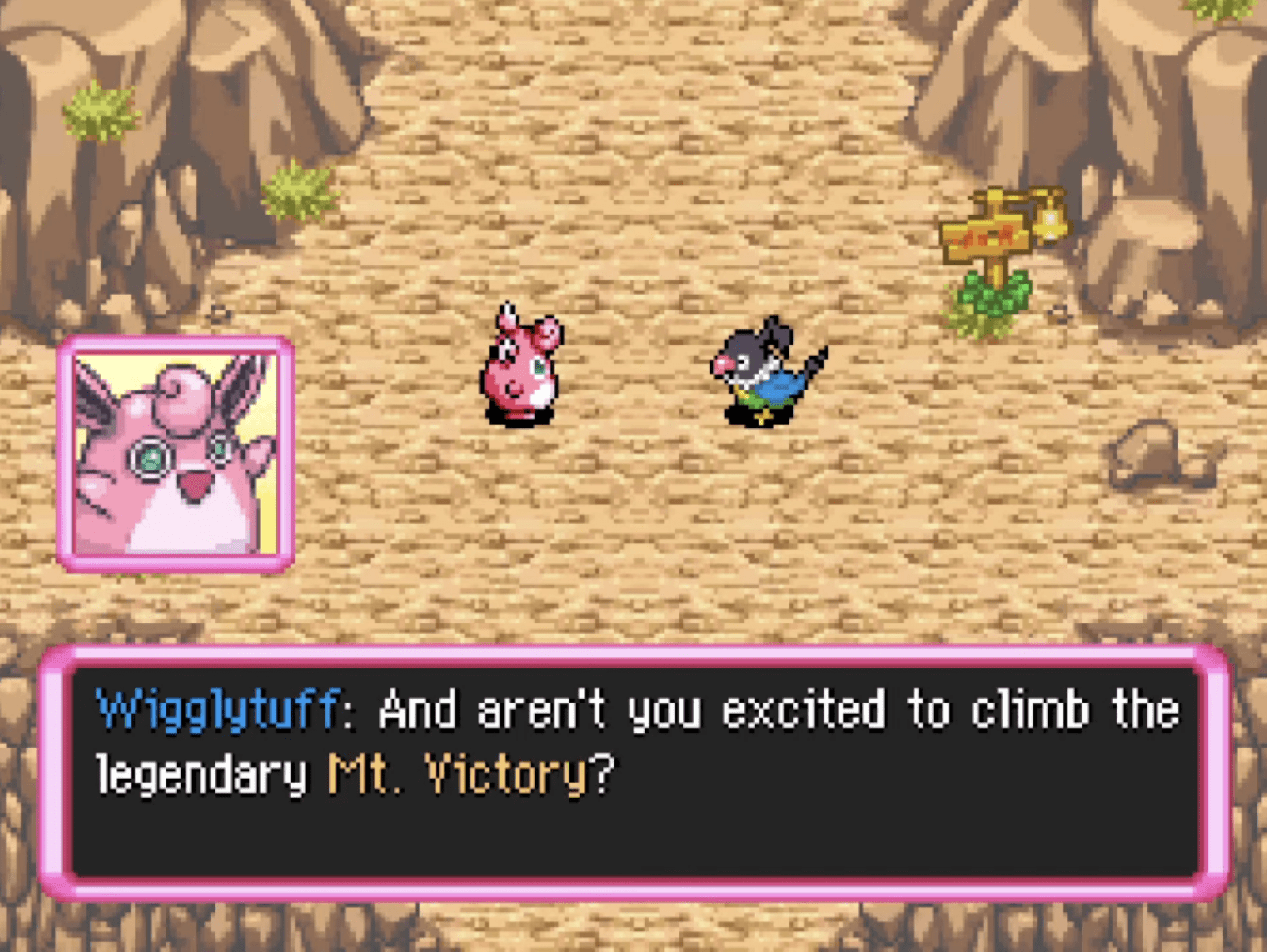The image size is (1267, 952).
Task: Select the green bush near the signpost
Action: click(990, 297)
